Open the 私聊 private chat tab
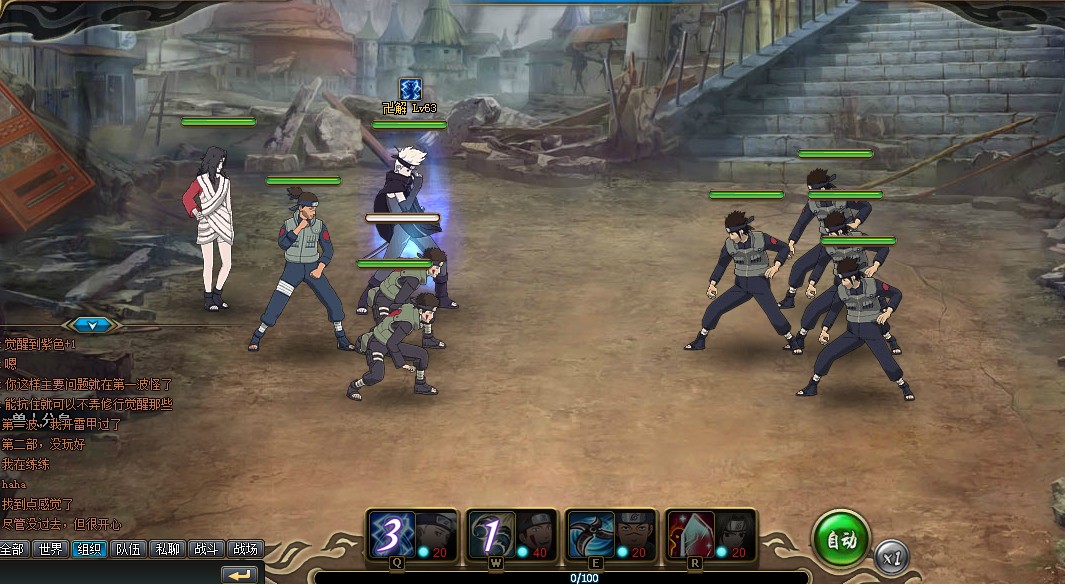Screen dimensions: 1065x584 tap(166, 549)
